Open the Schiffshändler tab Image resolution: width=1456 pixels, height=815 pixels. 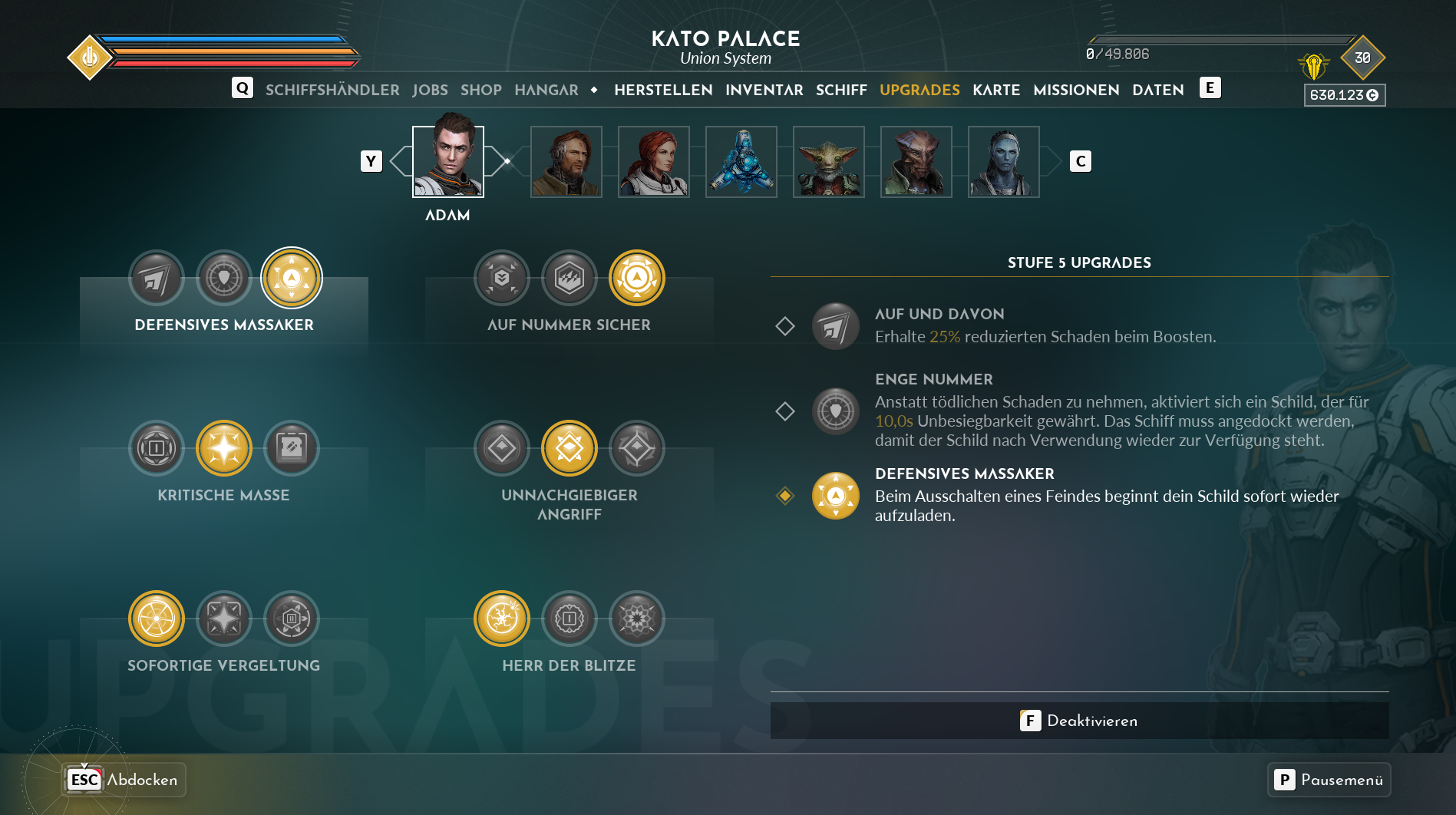pos(332,90)
